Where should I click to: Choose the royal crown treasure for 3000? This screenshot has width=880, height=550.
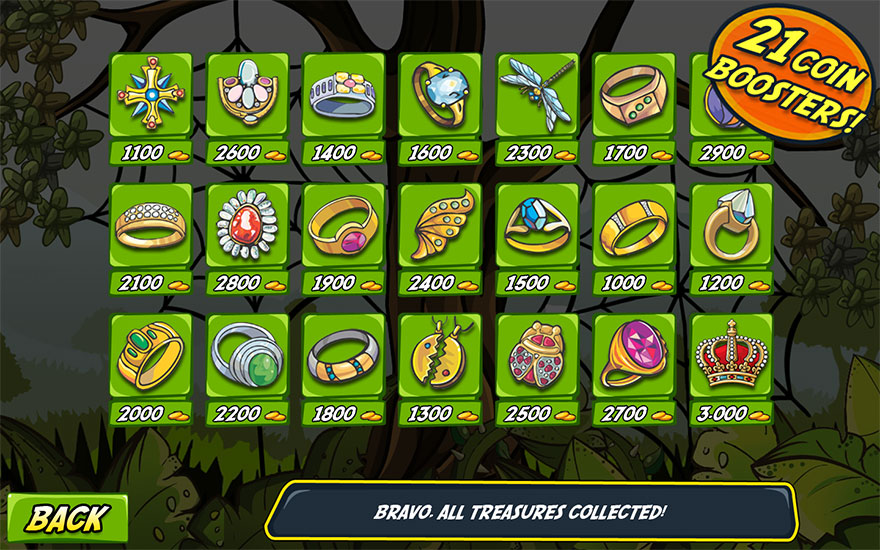tap(731, 355)
